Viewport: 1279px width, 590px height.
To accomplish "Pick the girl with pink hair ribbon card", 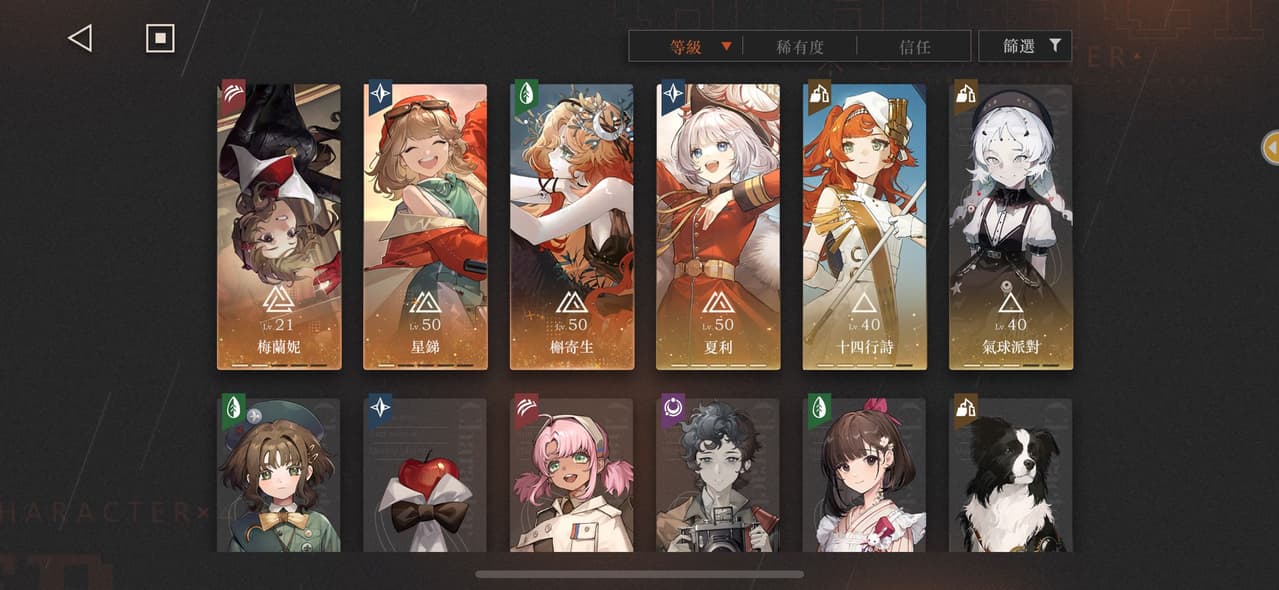I will coord(864,475).
